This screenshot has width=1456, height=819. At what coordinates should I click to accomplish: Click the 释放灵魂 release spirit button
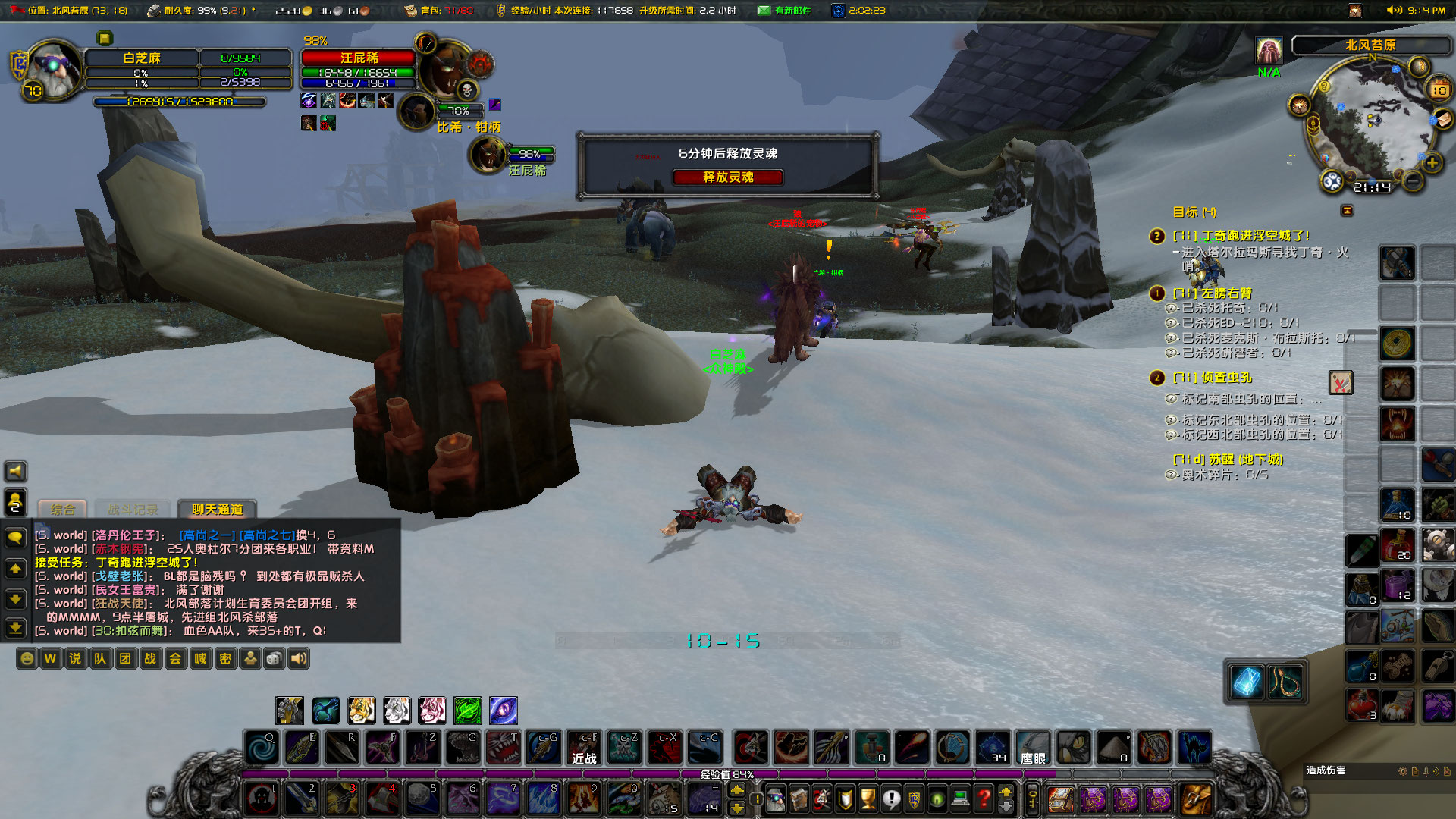(728, 177)
